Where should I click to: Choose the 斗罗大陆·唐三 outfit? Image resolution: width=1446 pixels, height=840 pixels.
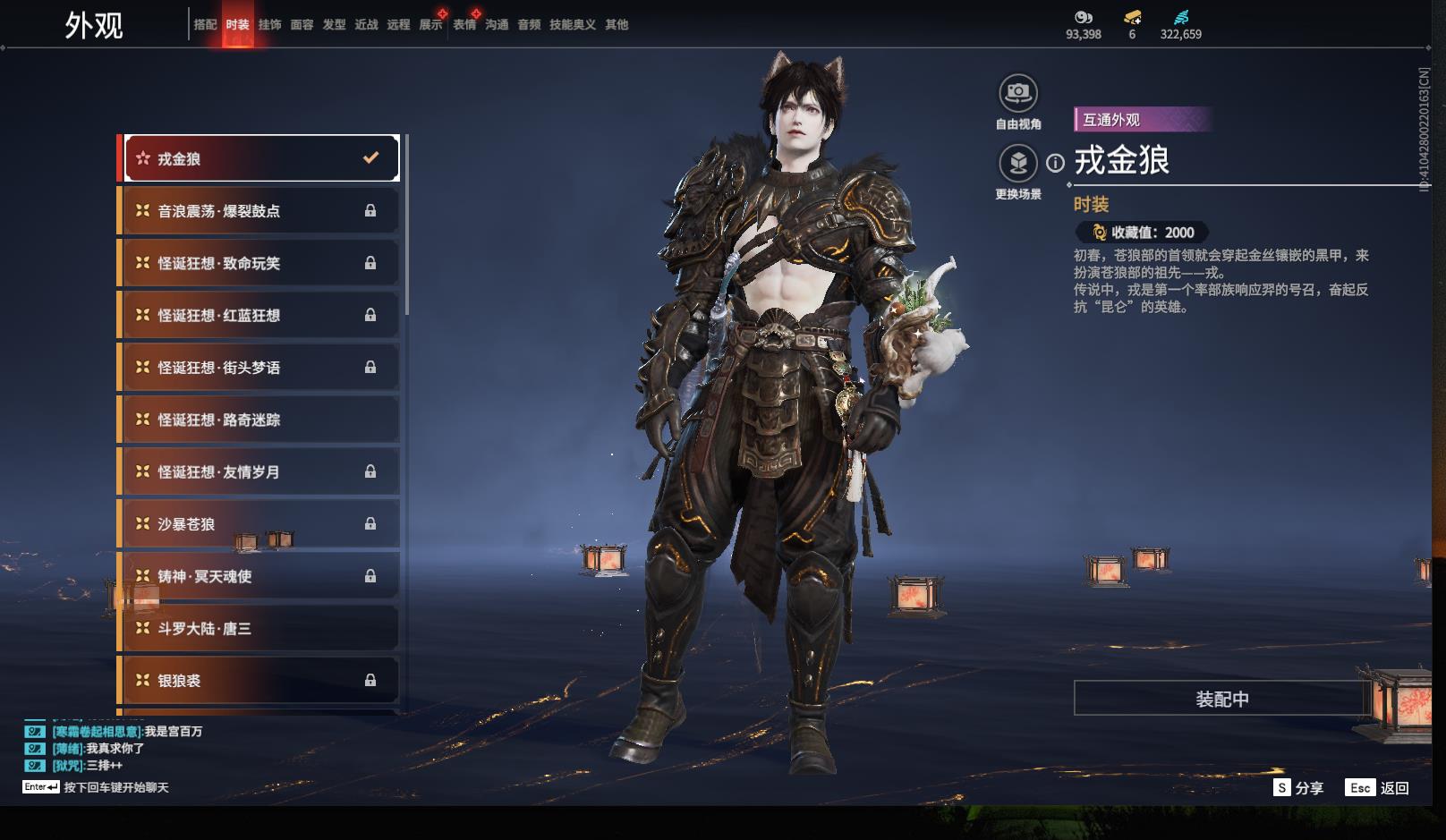pyautogui.click(x=260, y=629)
